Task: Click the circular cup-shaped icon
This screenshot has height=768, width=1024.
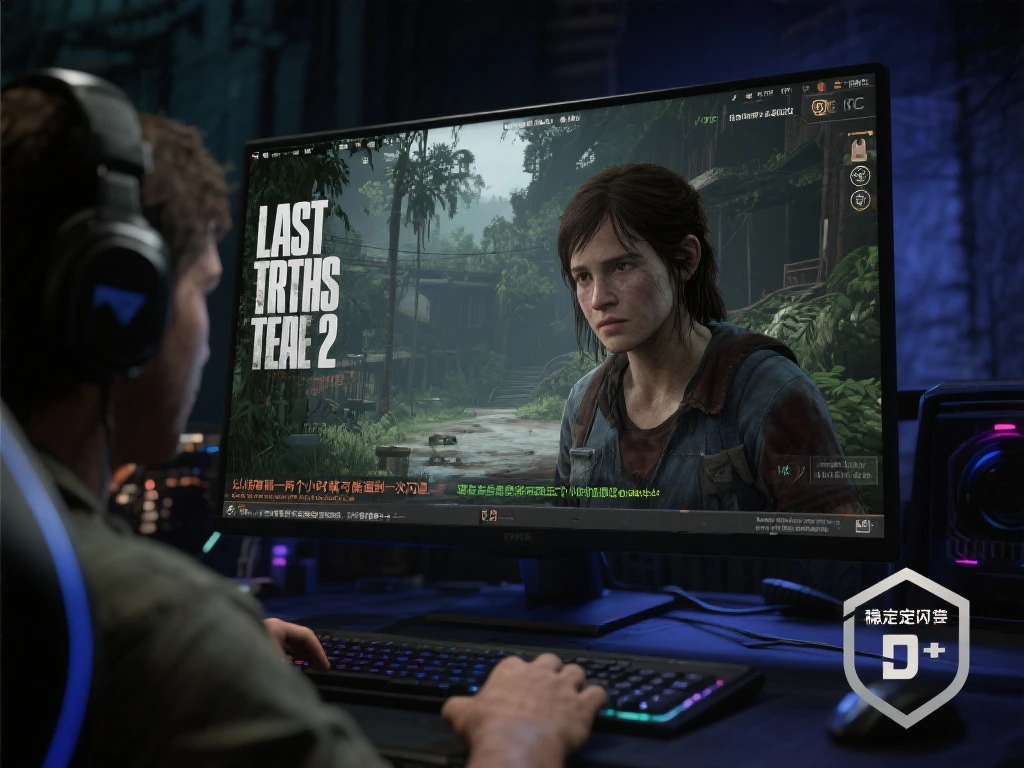Action: tap(858, 201)
